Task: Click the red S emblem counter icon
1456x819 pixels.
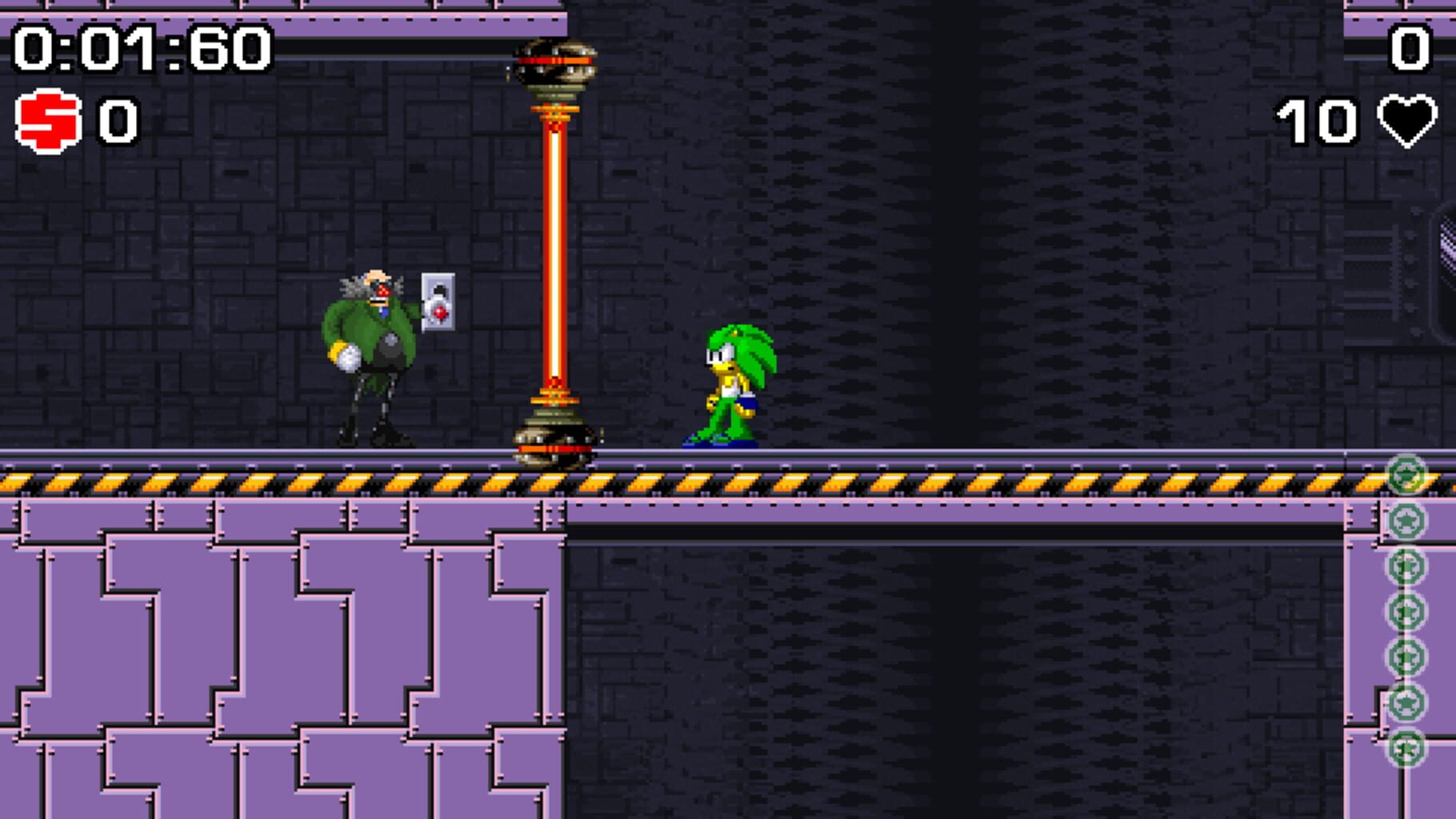Action: point(46,118)
